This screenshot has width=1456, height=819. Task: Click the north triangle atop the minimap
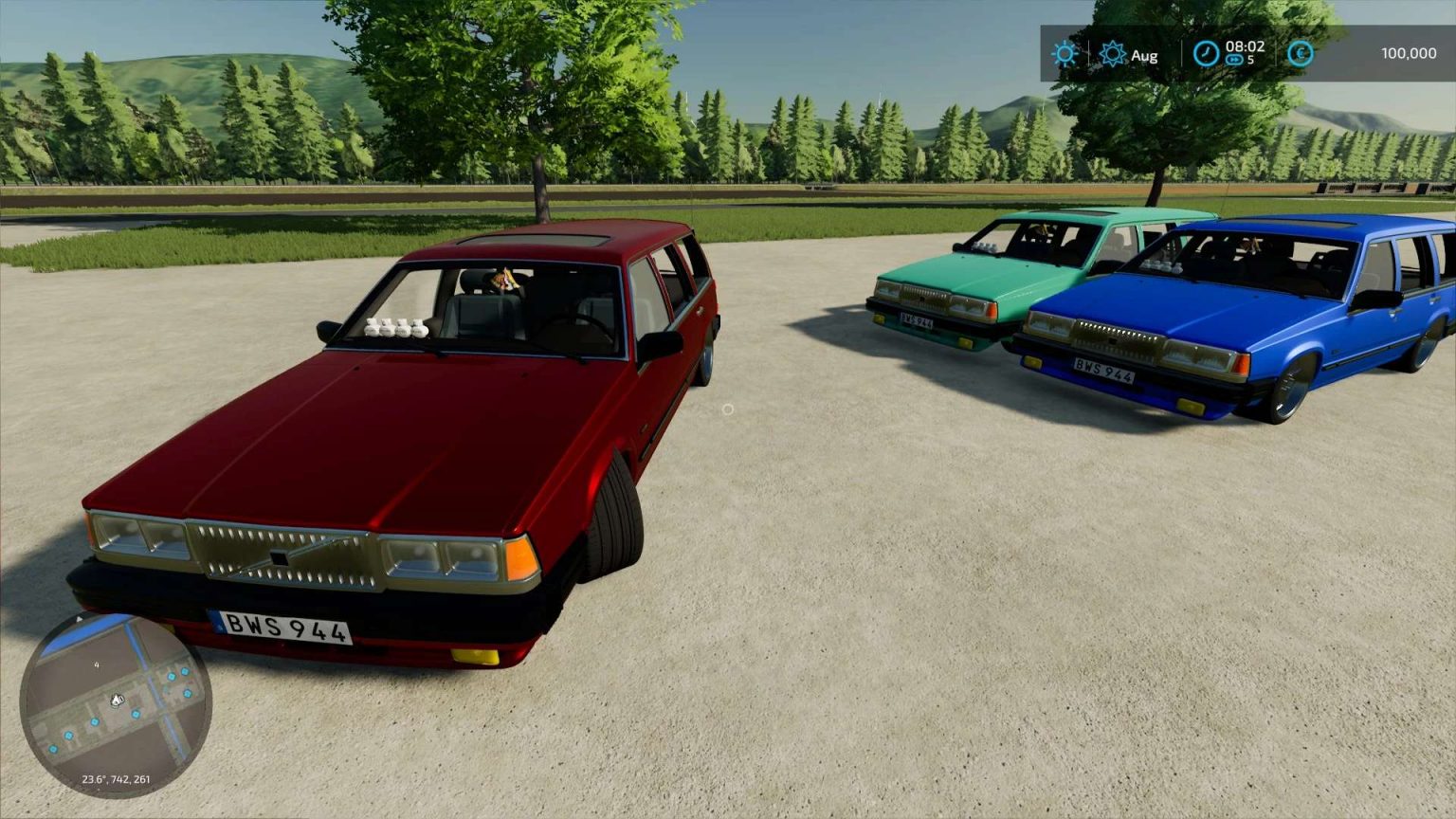click(x=80, y=618)
